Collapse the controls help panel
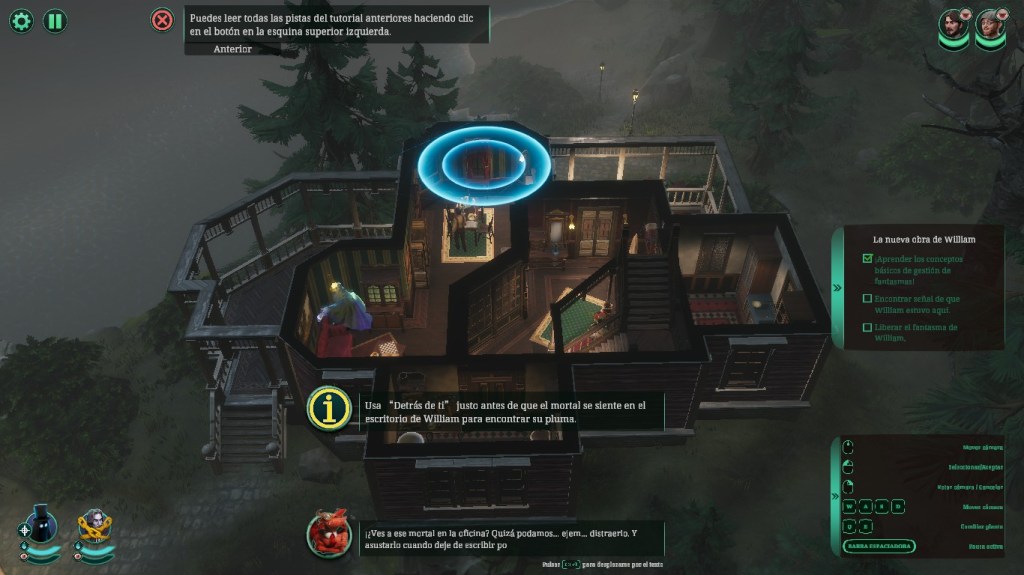 pos(838,495)
